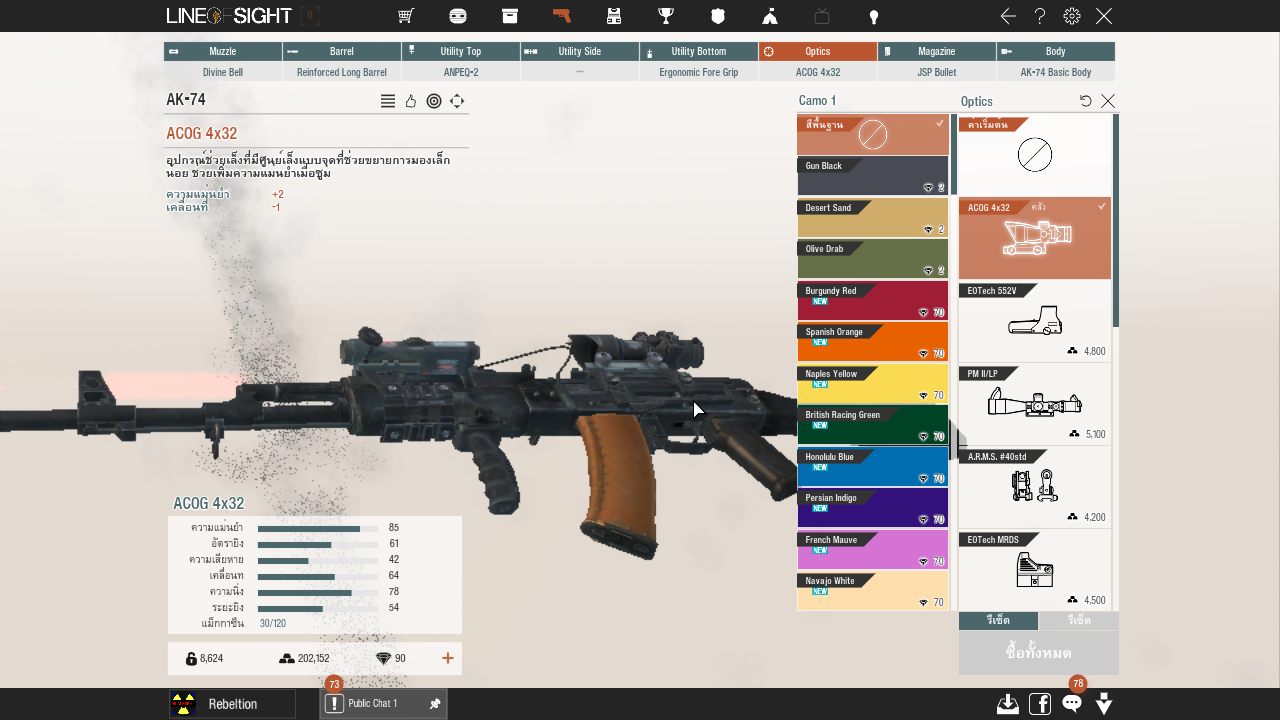This screenshot has width=1280, height=720.
Task: Open the gear settings menu
Action: (x=1072, y=16)
